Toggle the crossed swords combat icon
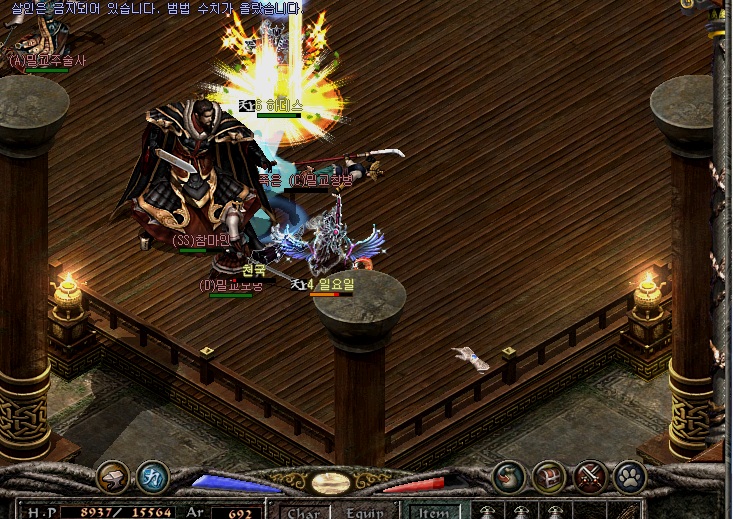Image resolution: width=733 pixels, height=519 pixels. (x=590, y=476)
